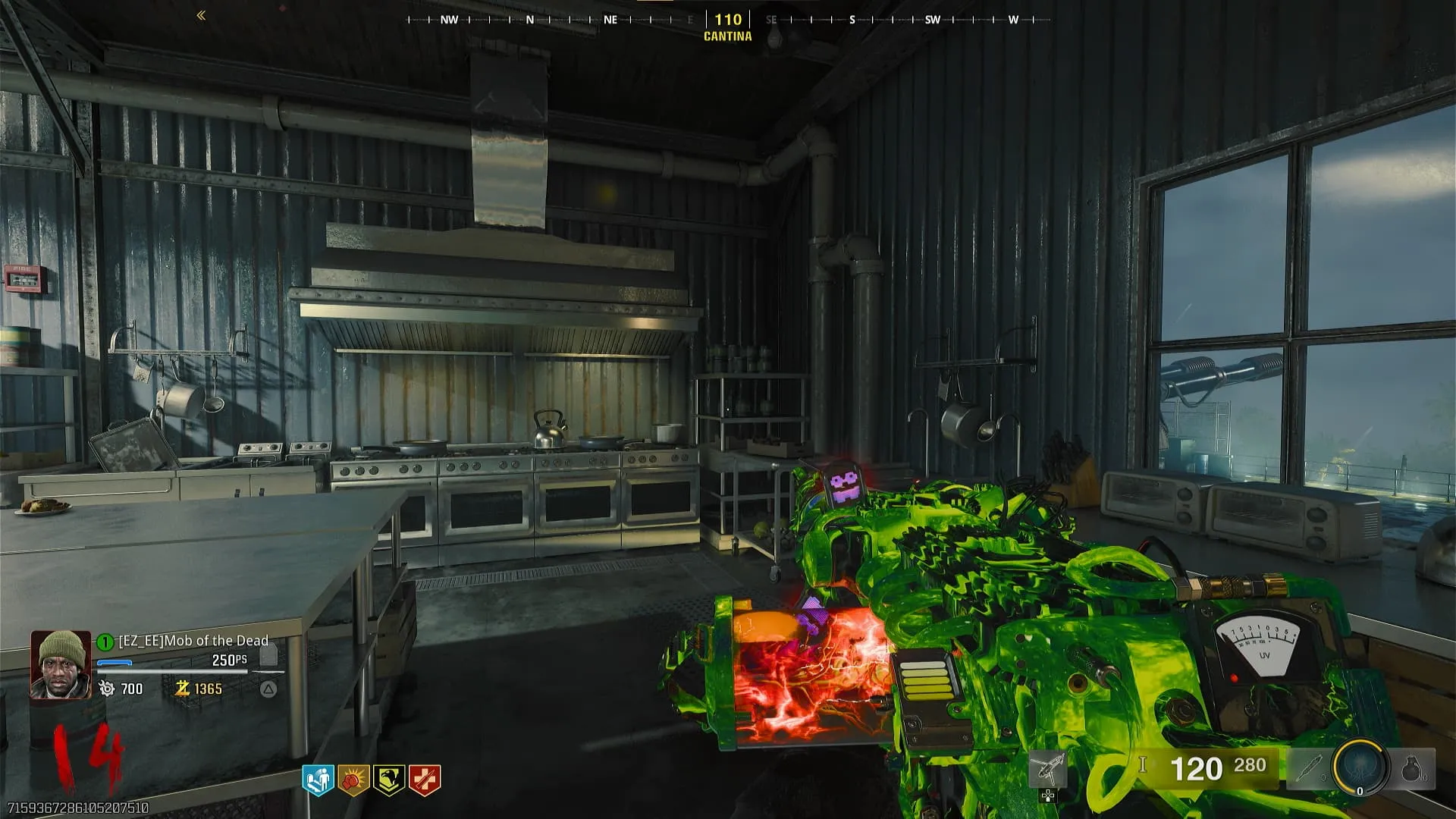The image size is (1456, 819).
Task: Click the player portrait with green beanie
Action: pyautogui.click(x=60, y=664)
